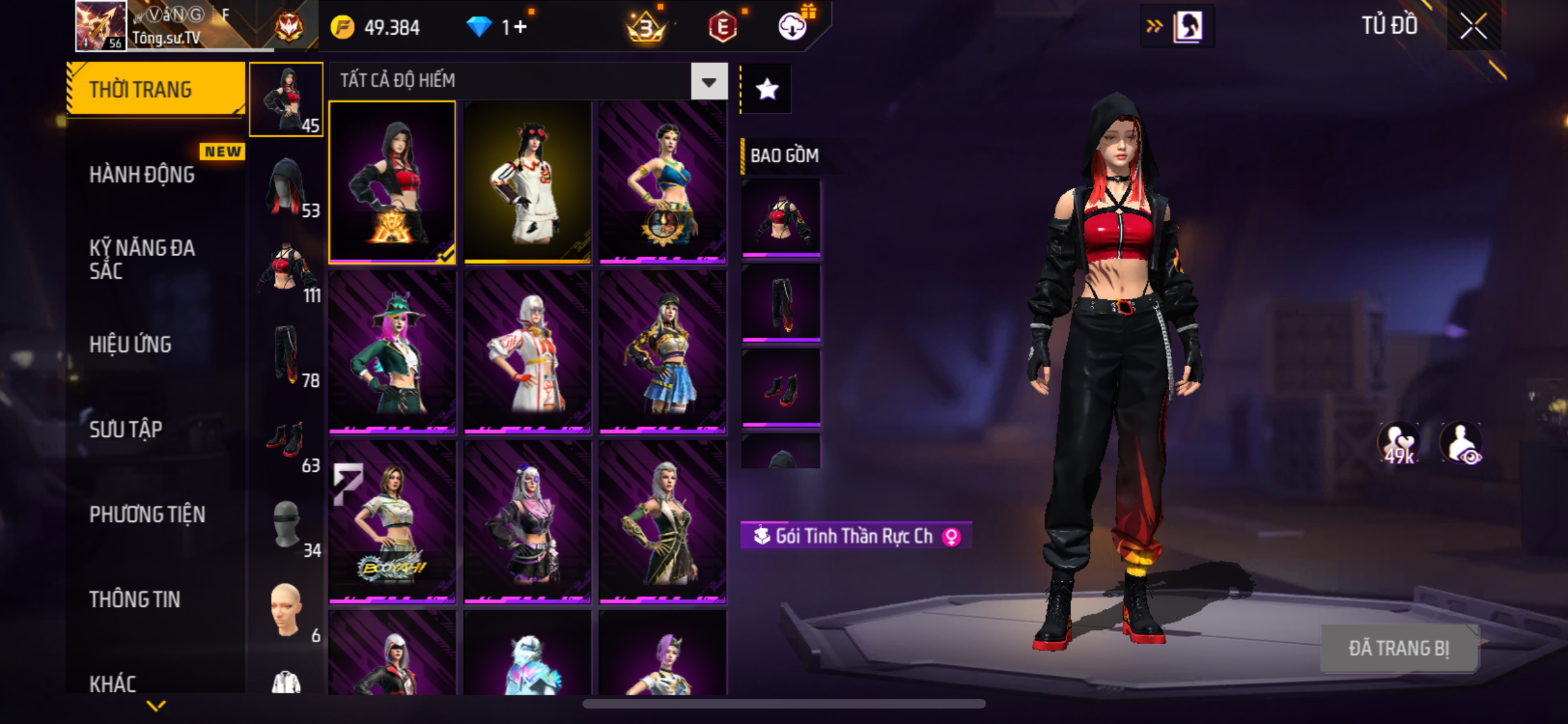1568x724 pixels.
Task: Open the Hành Động category
Action: 142,174
